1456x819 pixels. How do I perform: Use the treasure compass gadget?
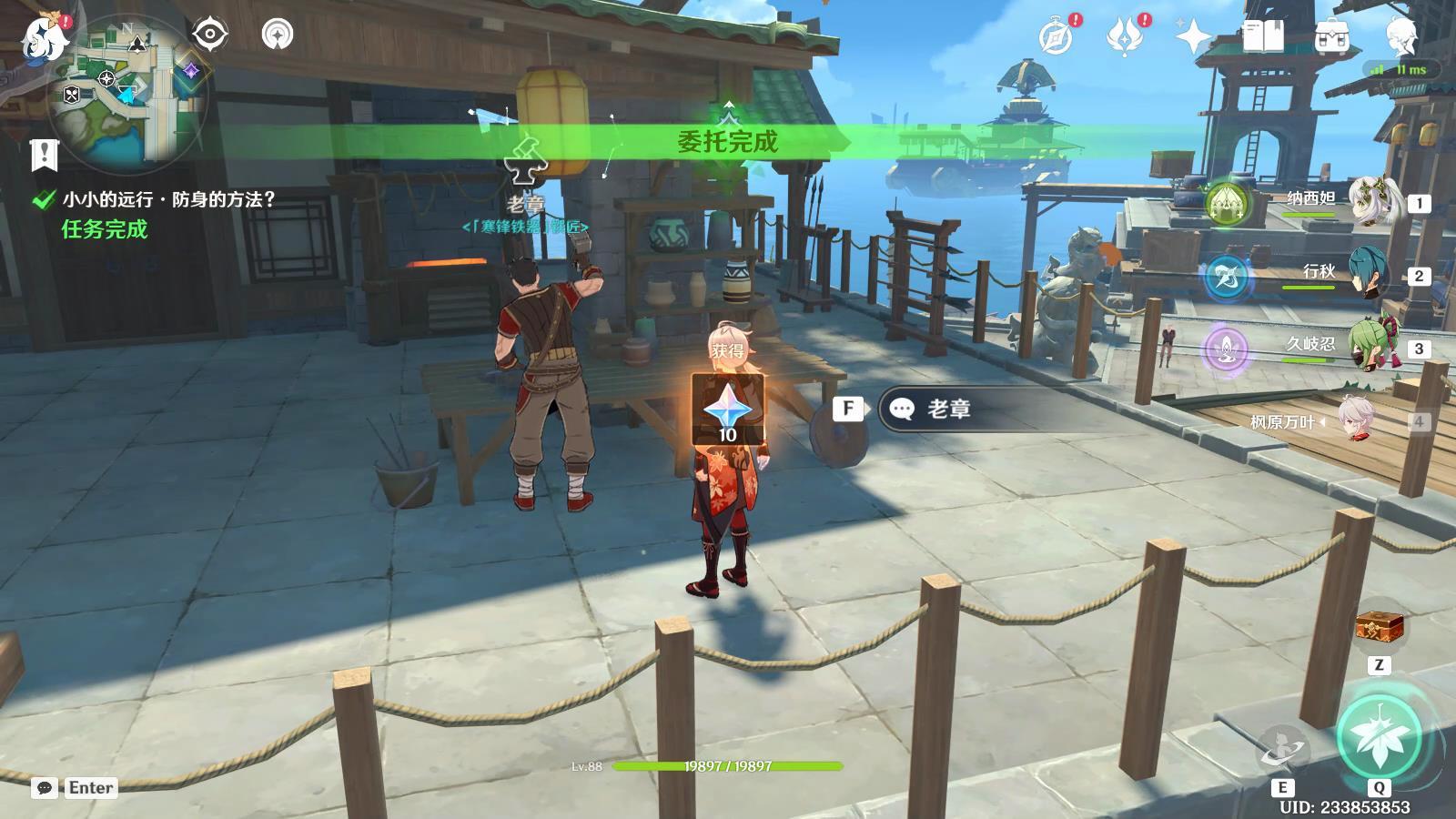click(x=1379, y=628)
